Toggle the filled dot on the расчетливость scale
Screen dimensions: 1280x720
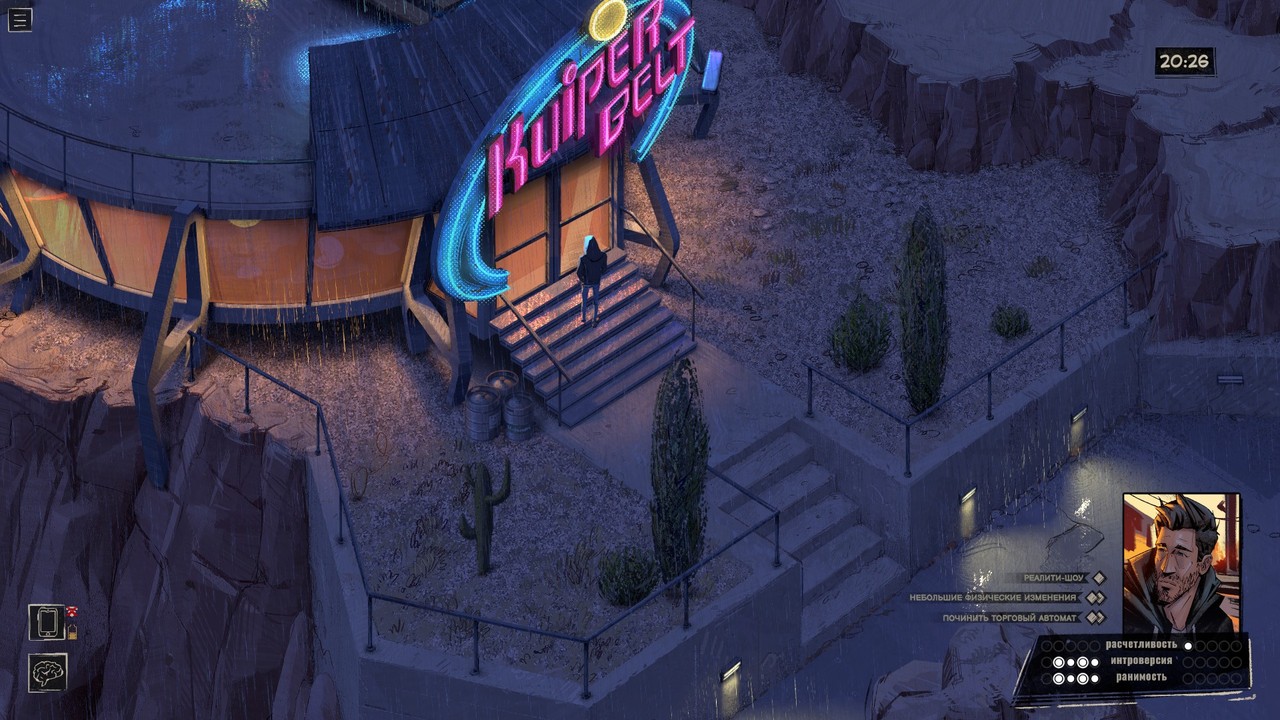tap(1188, 644)
